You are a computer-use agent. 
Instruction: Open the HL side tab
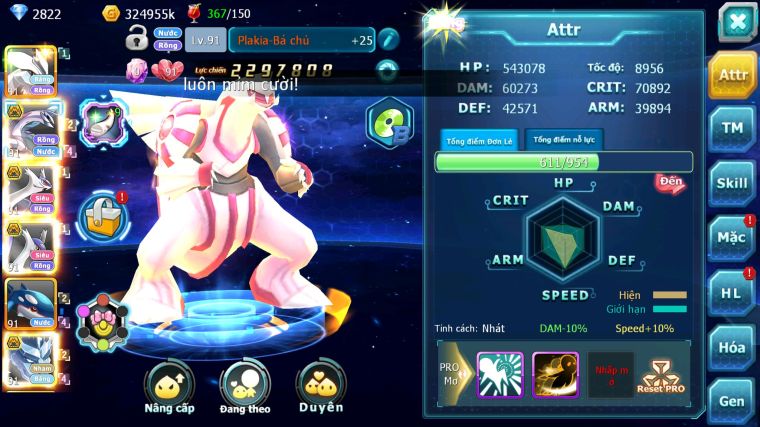click(732, 292)
